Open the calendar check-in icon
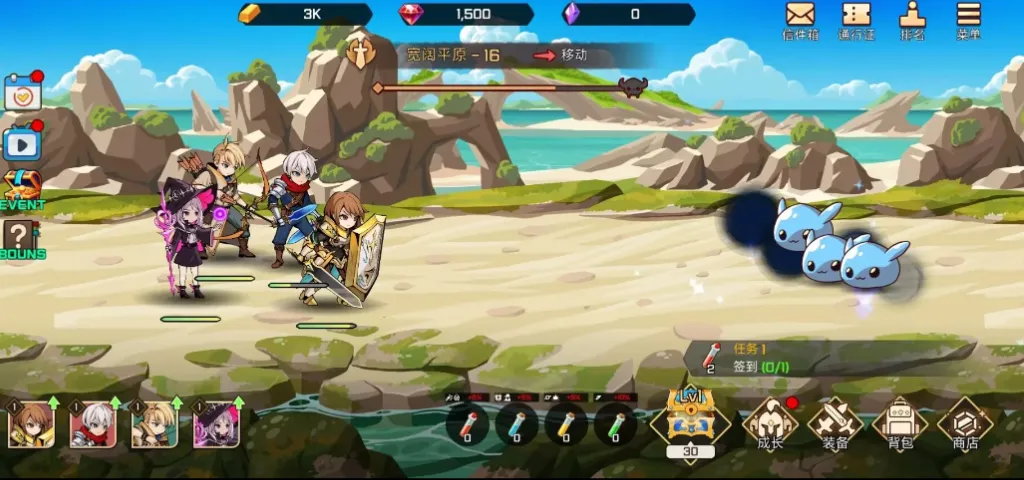This screenshot has height=480, width=1024. 22,93
